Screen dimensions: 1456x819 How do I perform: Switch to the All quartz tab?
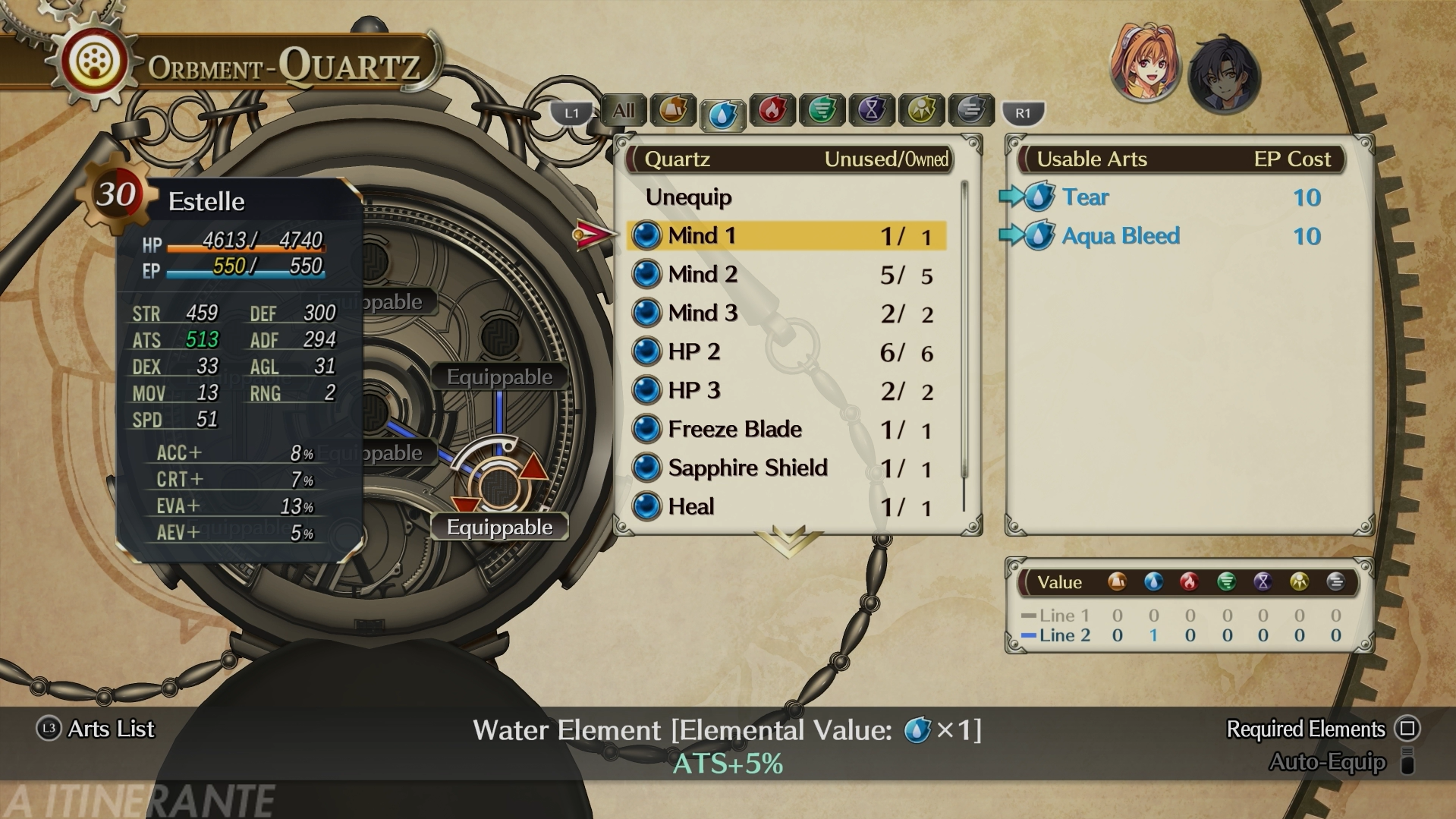tap(624, 111)
